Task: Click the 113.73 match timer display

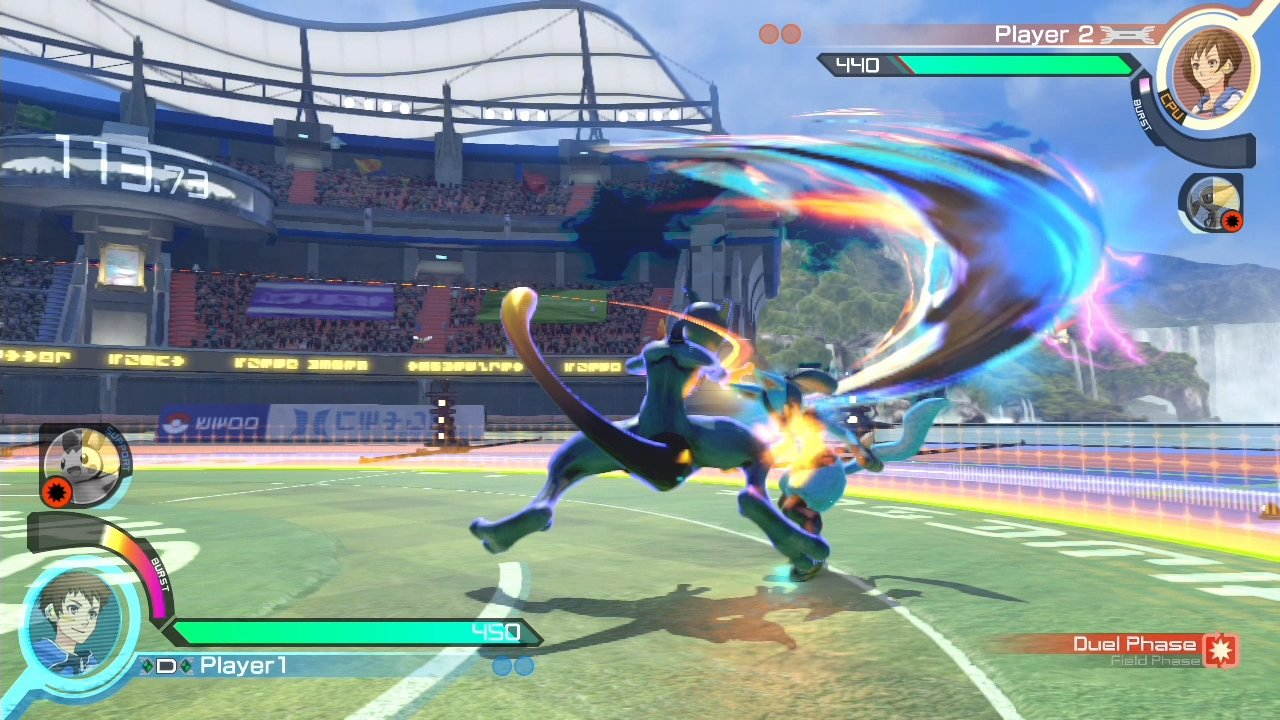Action: coord(135,163)
